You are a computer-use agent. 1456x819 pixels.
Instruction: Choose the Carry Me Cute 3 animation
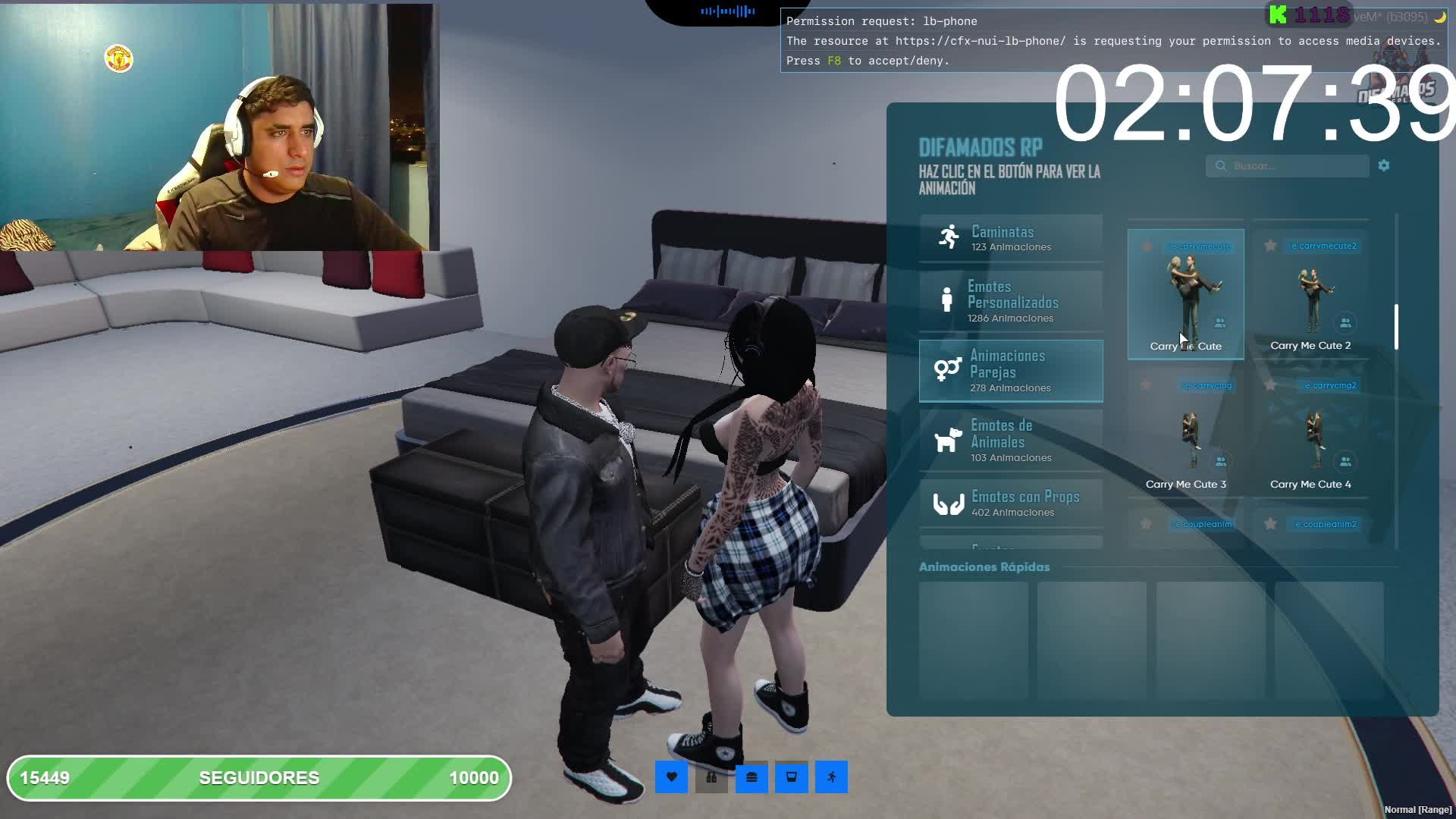pos(1185,434)
